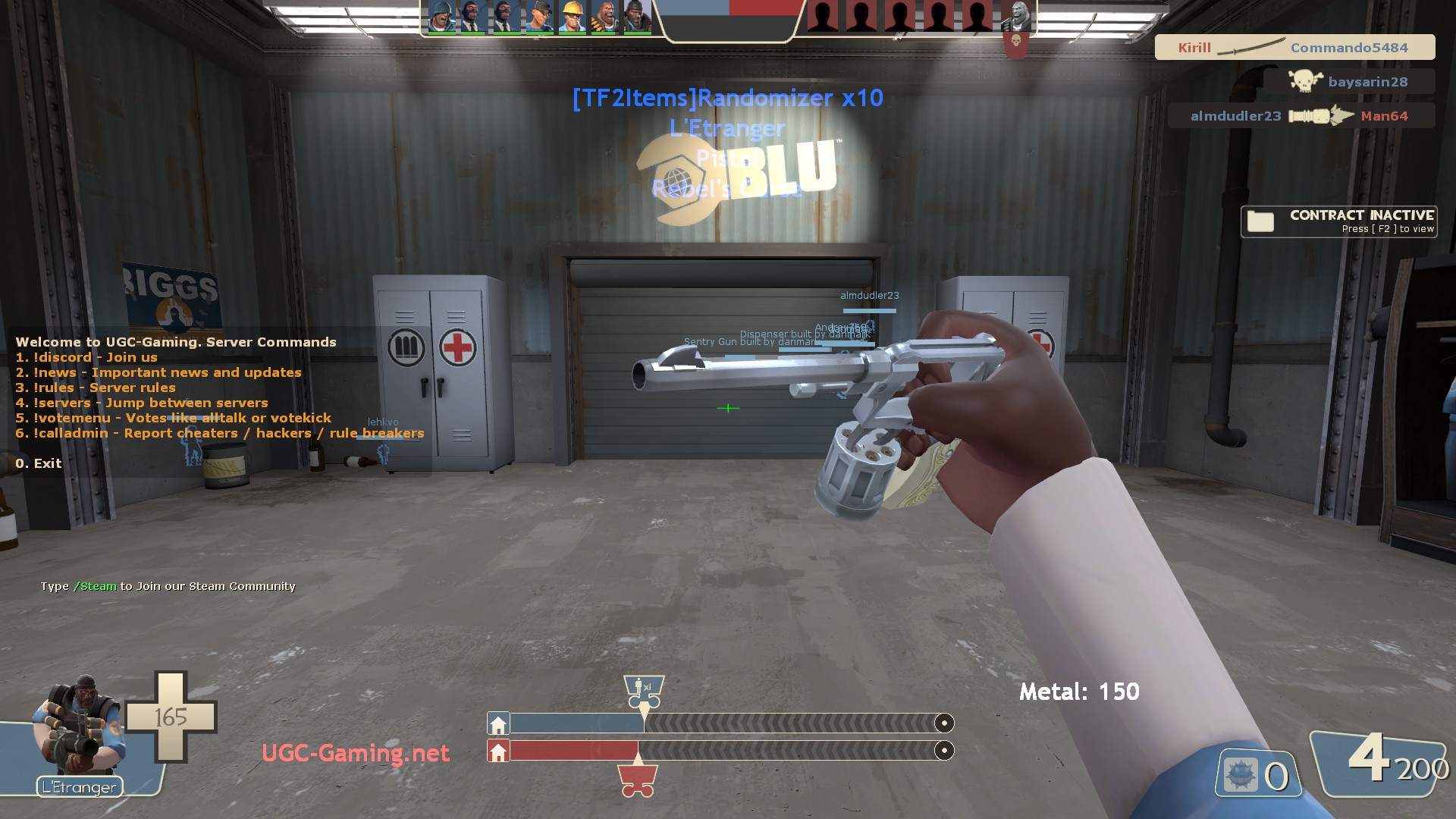Image resolution: width=1456 pixels, height=819 pixels.
Task: Select !calladmin to report cheaters
Action: 220,433
